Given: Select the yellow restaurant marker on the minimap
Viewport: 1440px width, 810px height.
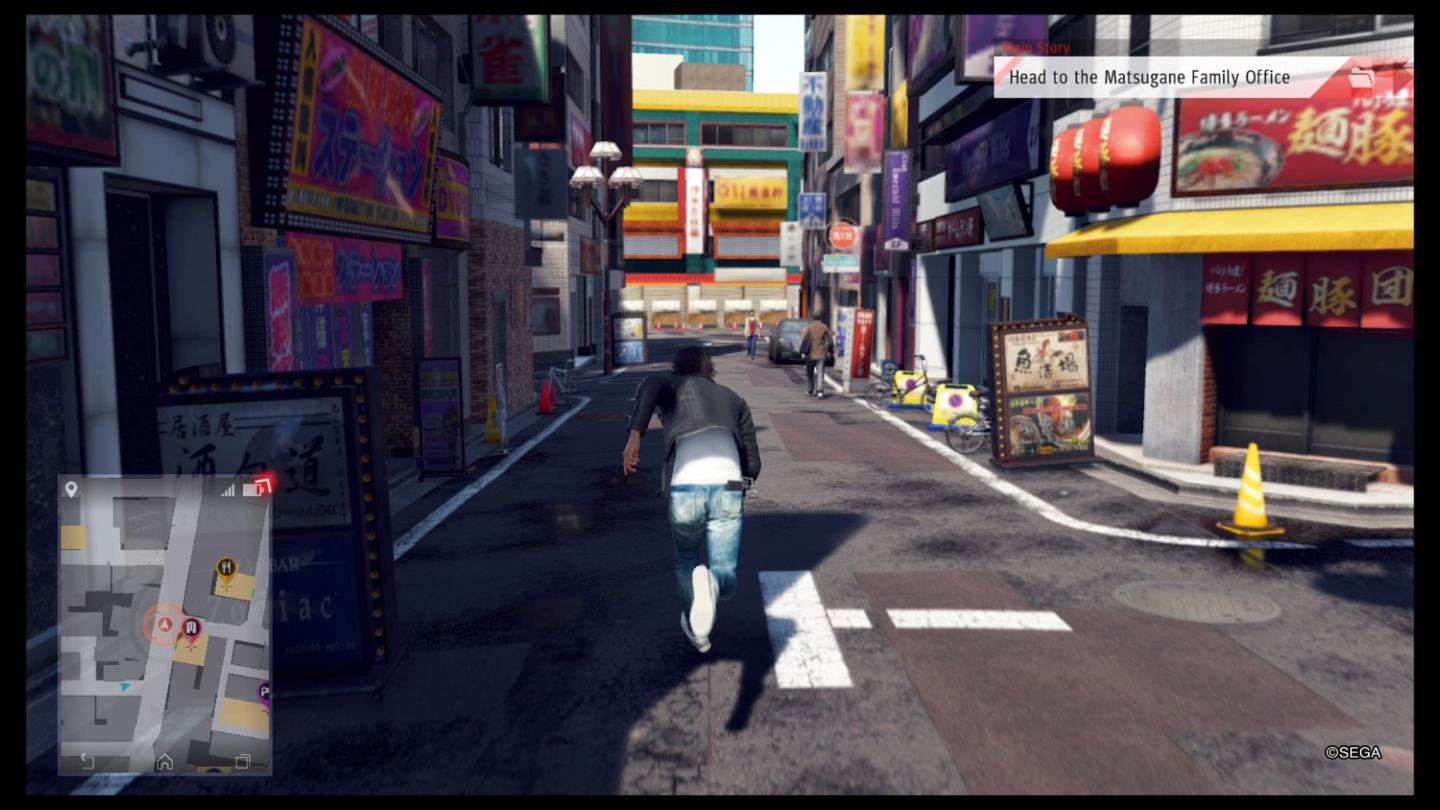Looking at the screenshot, I should click(226, 565).
